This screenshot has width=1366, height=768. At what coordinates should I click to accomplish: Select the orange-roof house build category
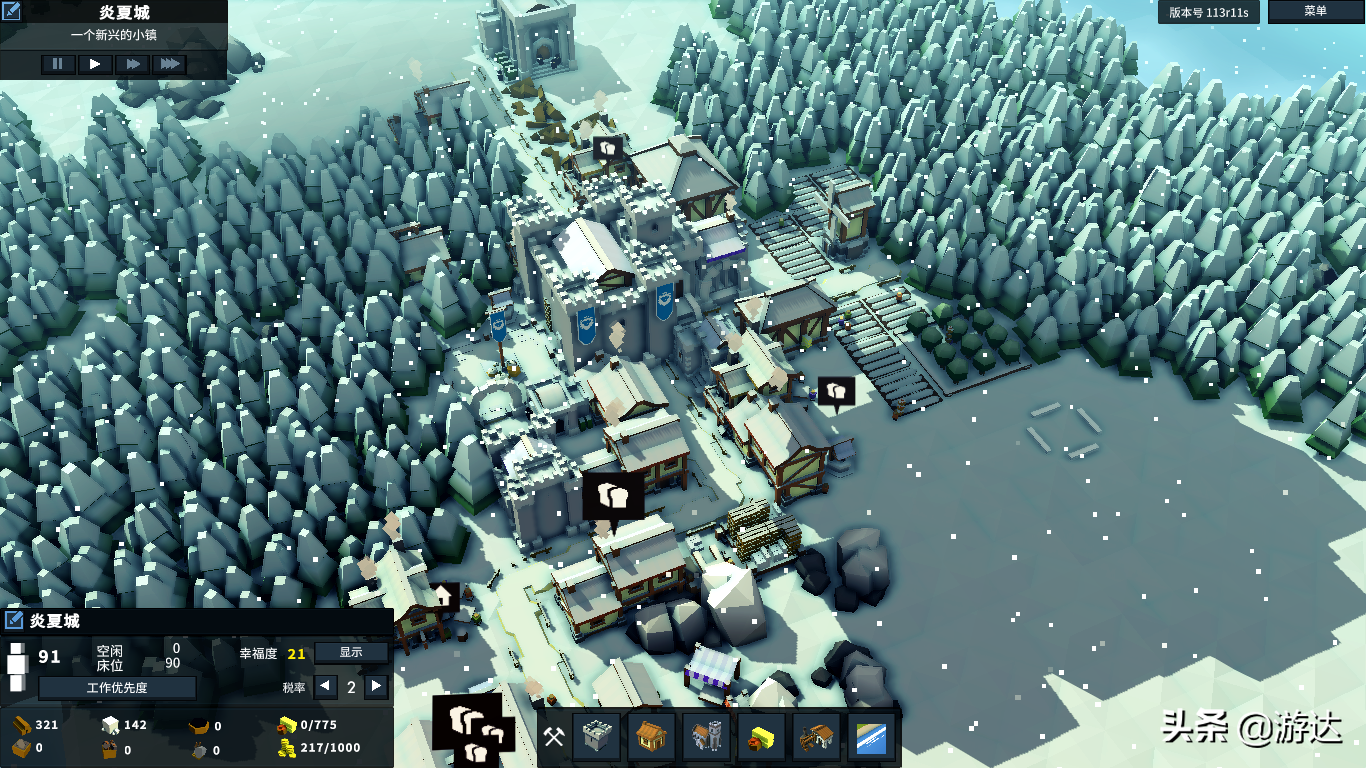coord(651,738)
